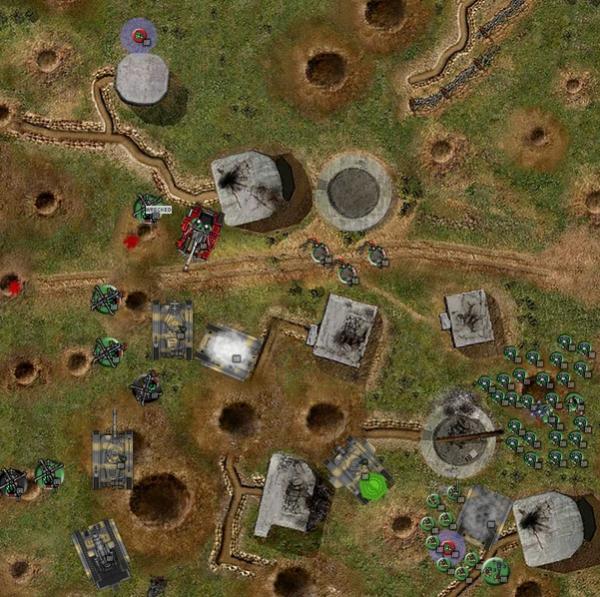Click the bright green glowing unit marker

(373, 487)
